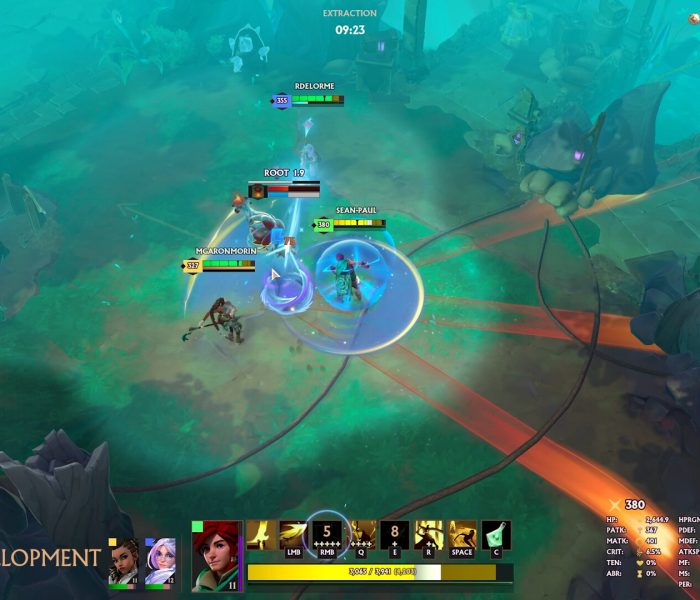The image size is (700, 600).
Task: Trigger the R ability icon
Action: [429, 536]
